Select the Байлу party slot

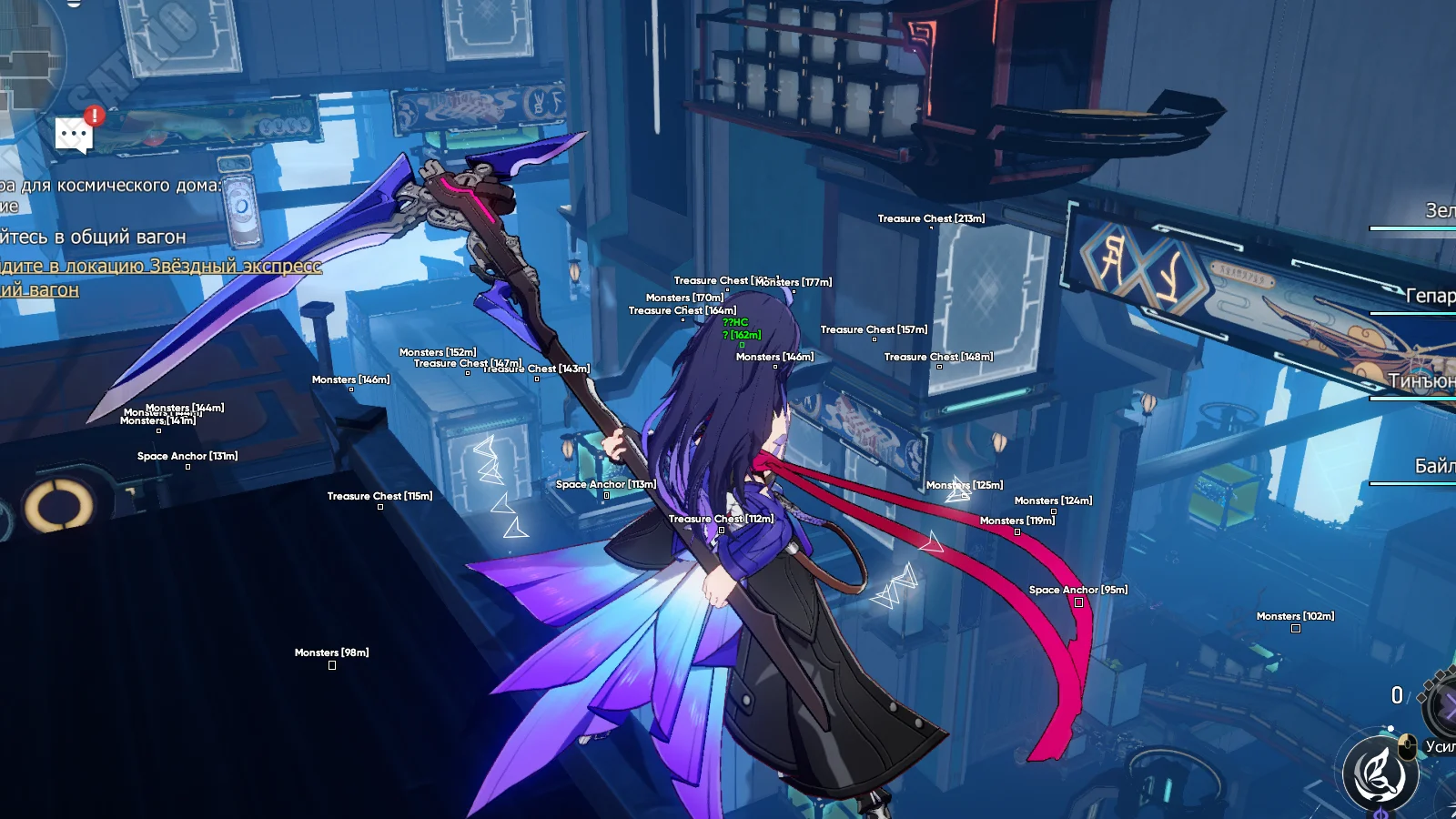1433,466
